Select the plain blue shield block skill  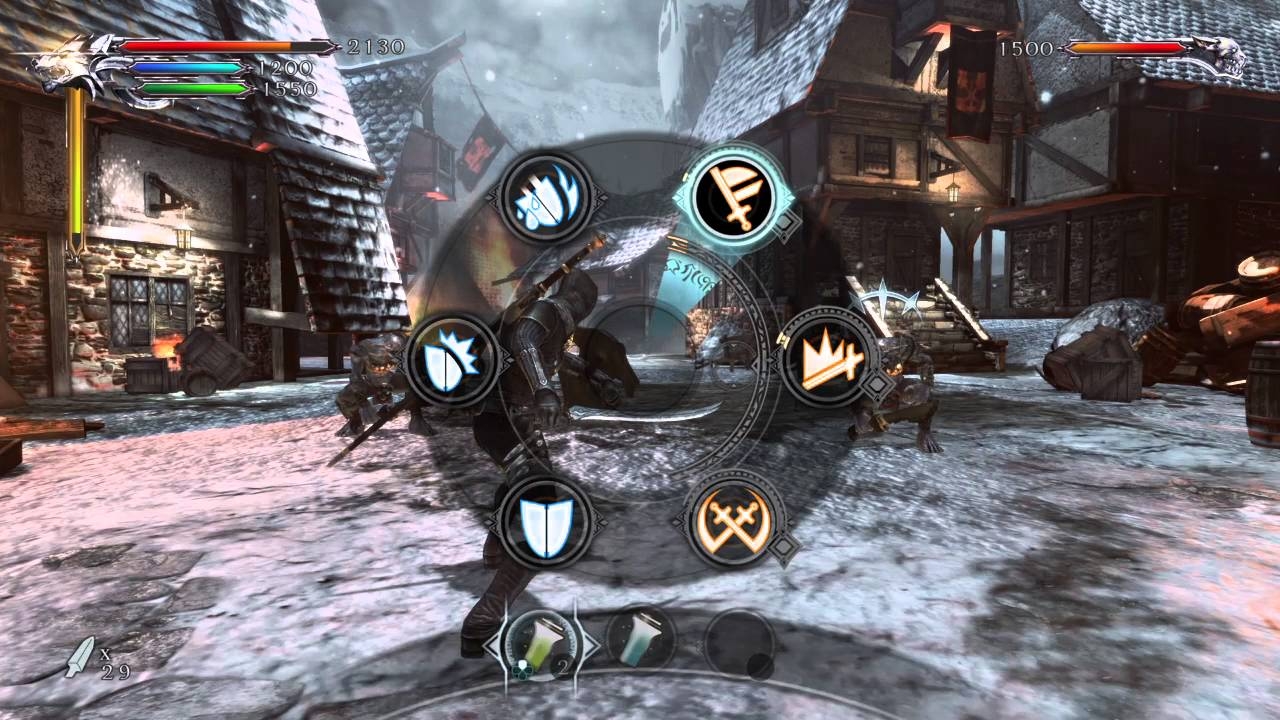544,520
